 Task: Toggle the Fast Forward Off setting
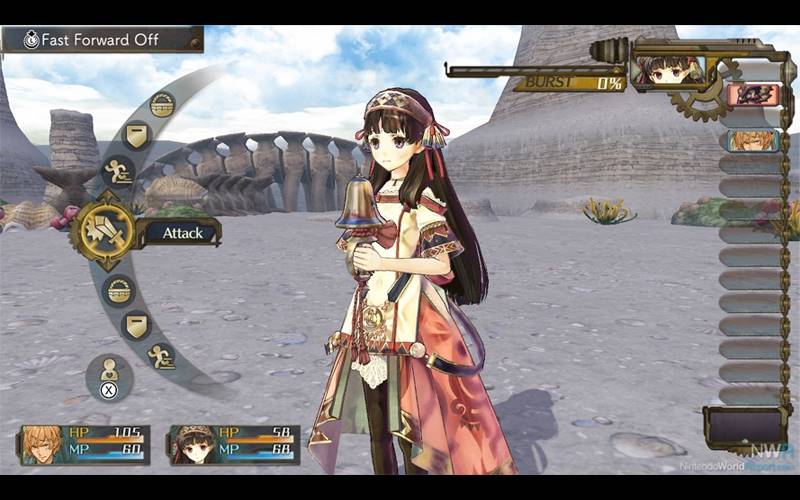(x=102, y=40)
